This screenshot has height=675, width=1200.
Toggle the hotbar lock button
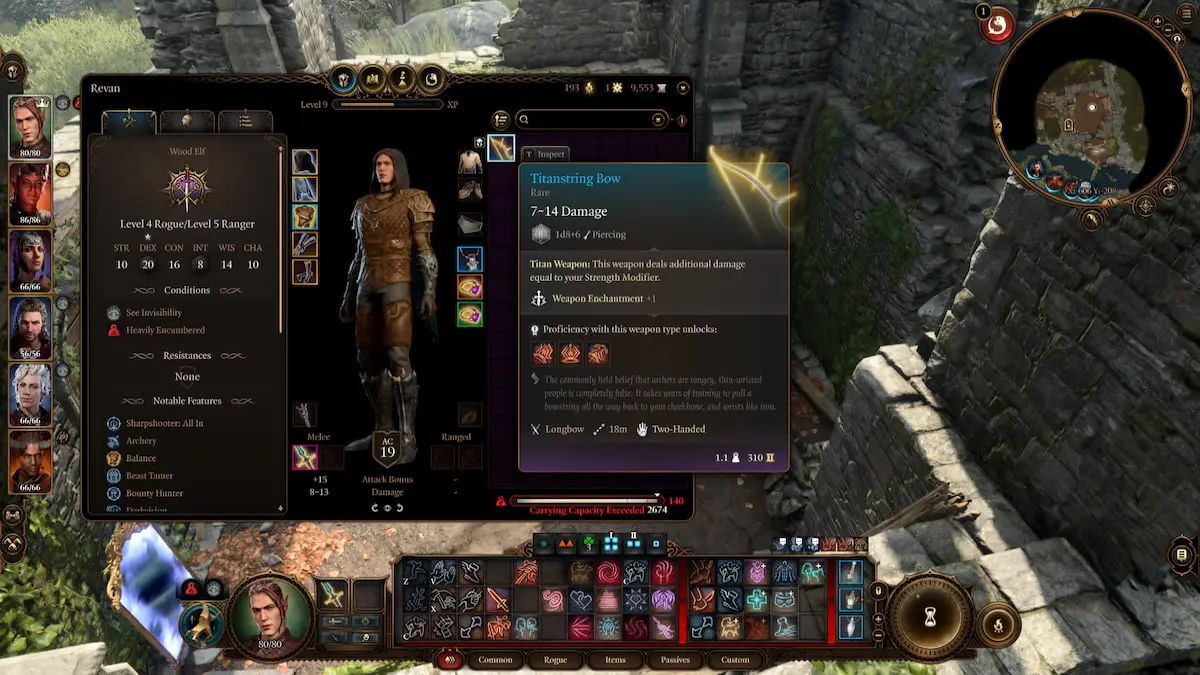click(879, 590)
